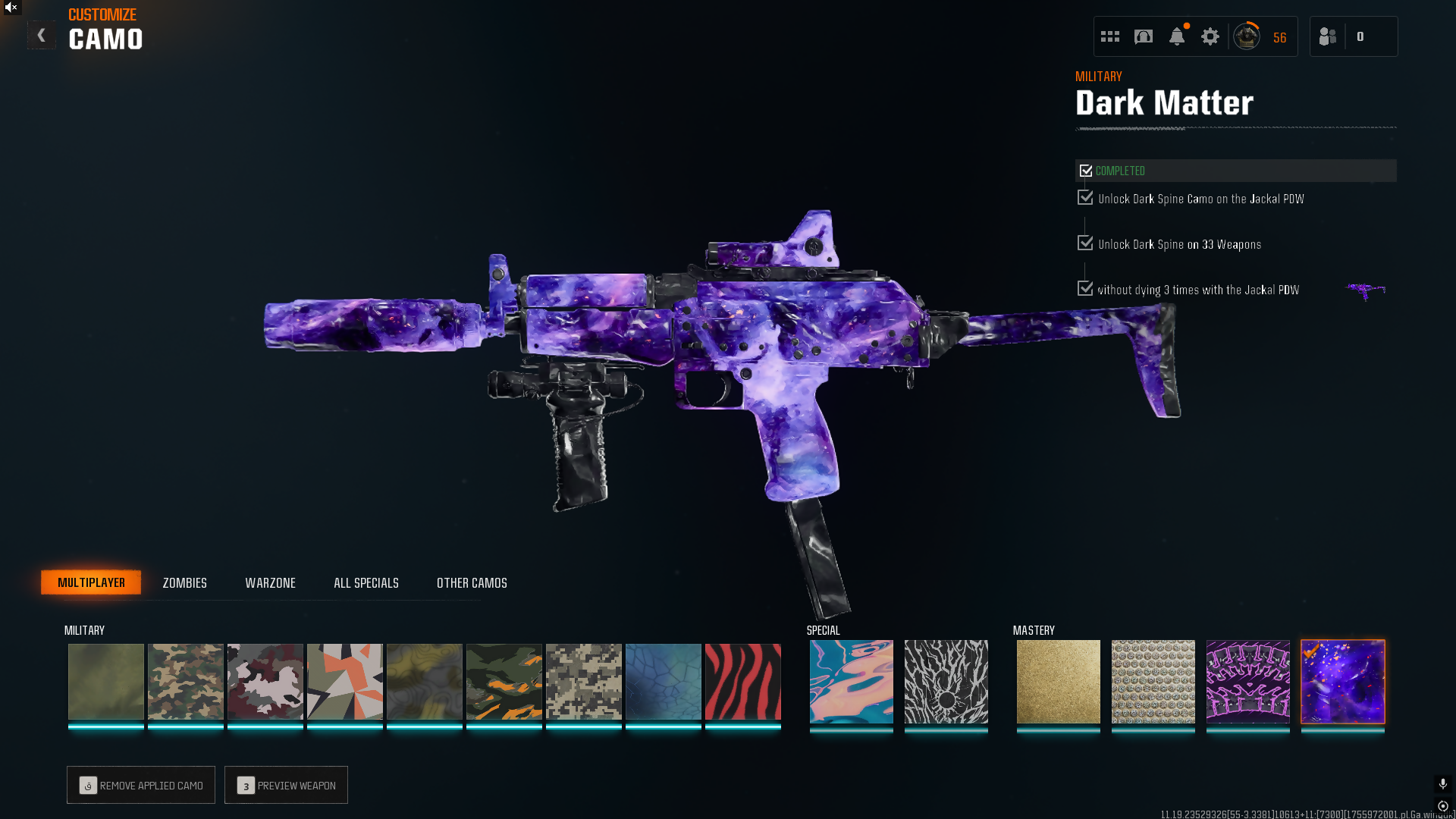Preview the weapon

point(286,785)
